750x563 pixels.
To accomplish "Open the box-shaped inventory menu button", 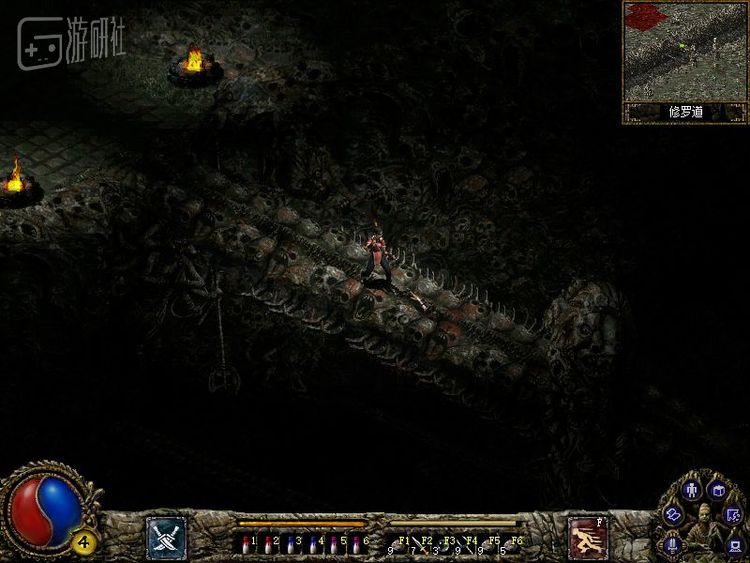I will tap(718, 490).
